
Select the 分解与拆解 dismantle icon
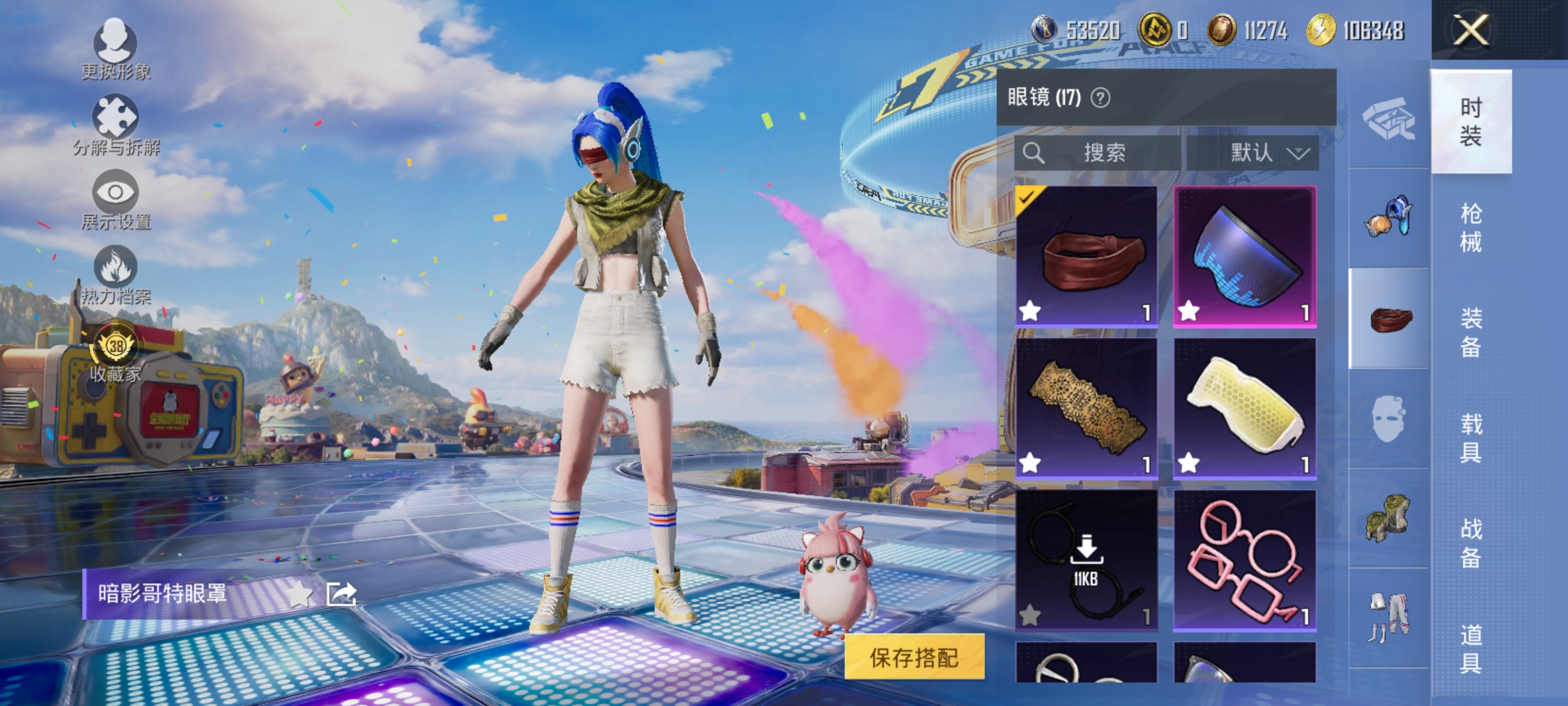pyautogui.click(x=116, y=119)
